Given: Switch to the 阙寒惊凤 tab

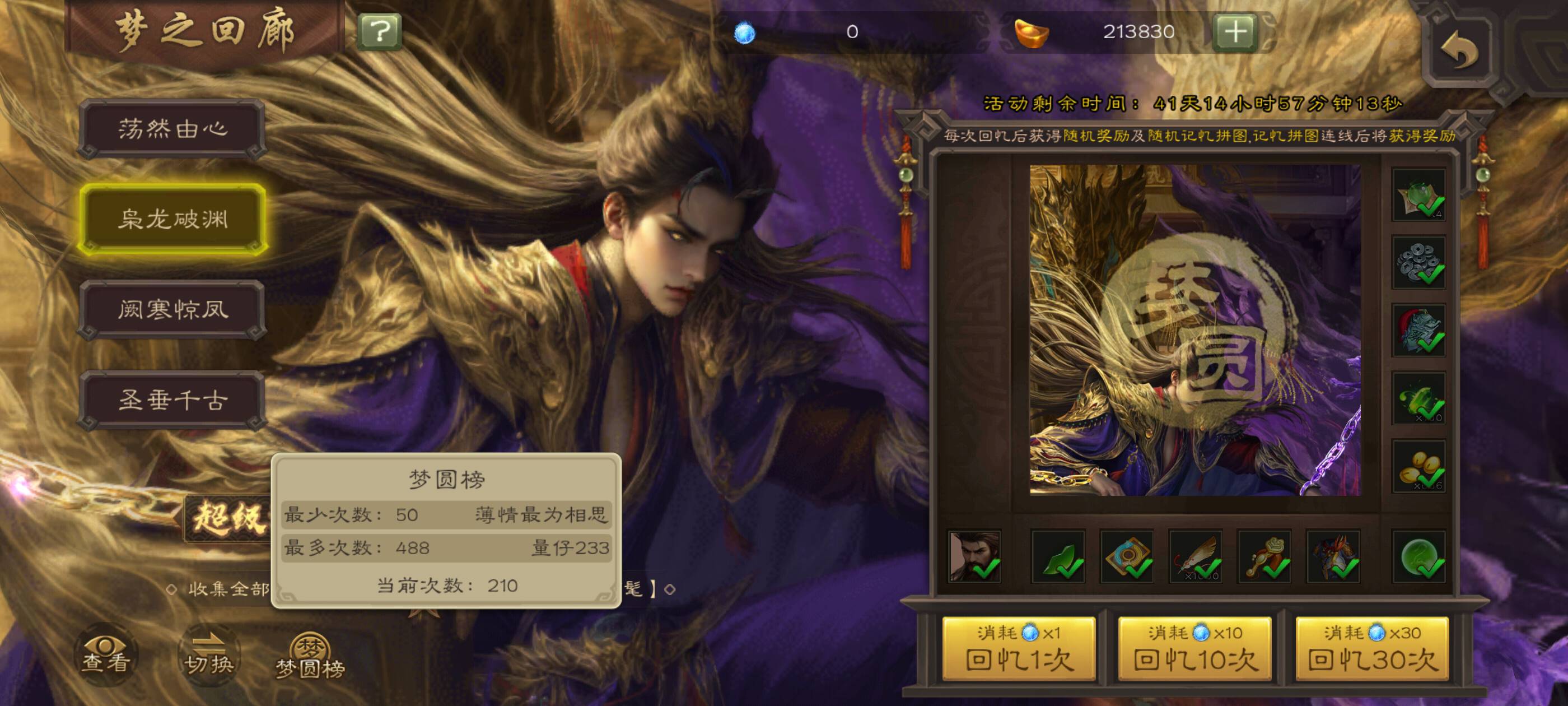Looking at the screenshot, I should pyautogui.click(x=173, y=309).
